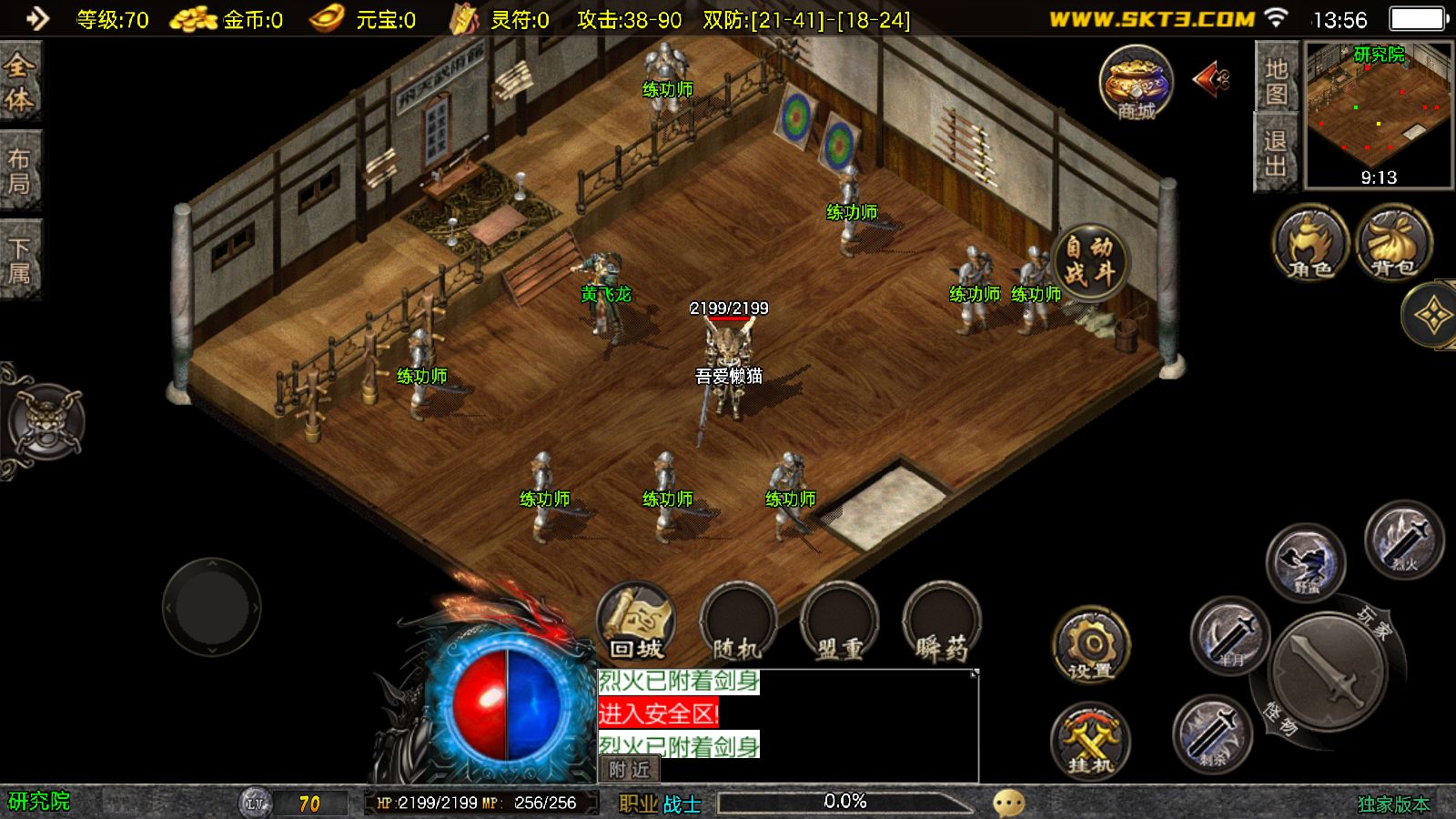Open the 商城 shop

[x=1136, y=84]
